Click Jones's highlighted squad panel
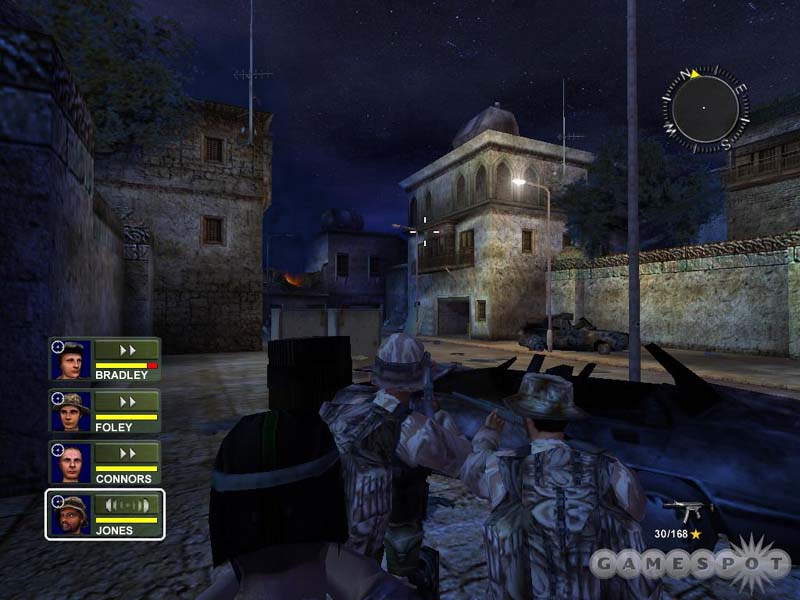This screenshot has height=600, width=800. [104, 514]
